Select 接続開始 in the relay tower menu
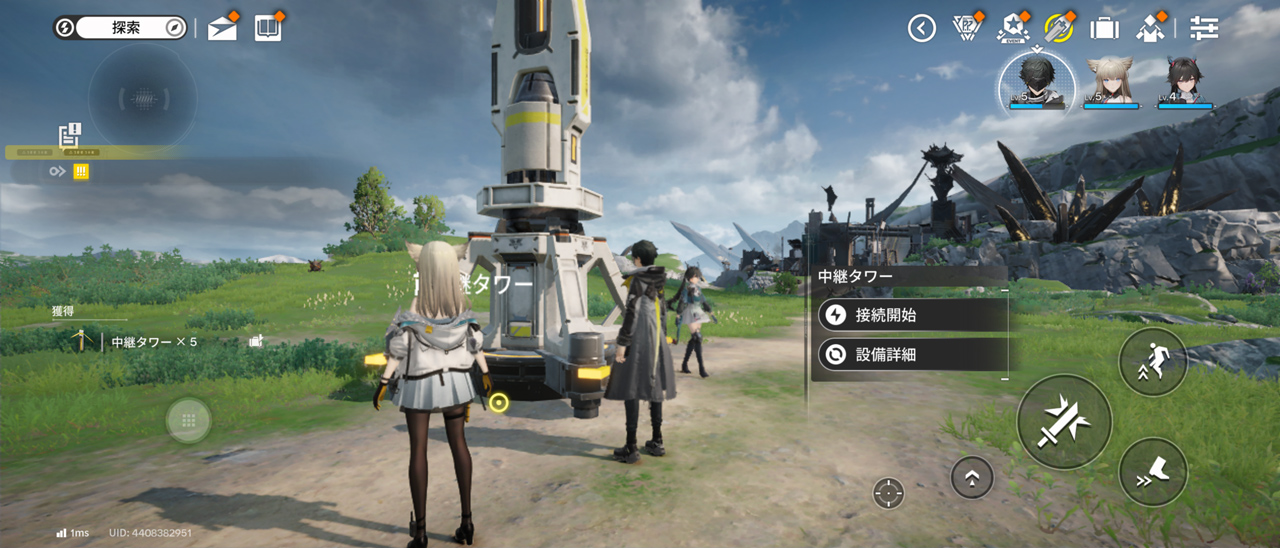Image resolution: width=1280 pixels, height=548 pixels. tap(910, 315)
